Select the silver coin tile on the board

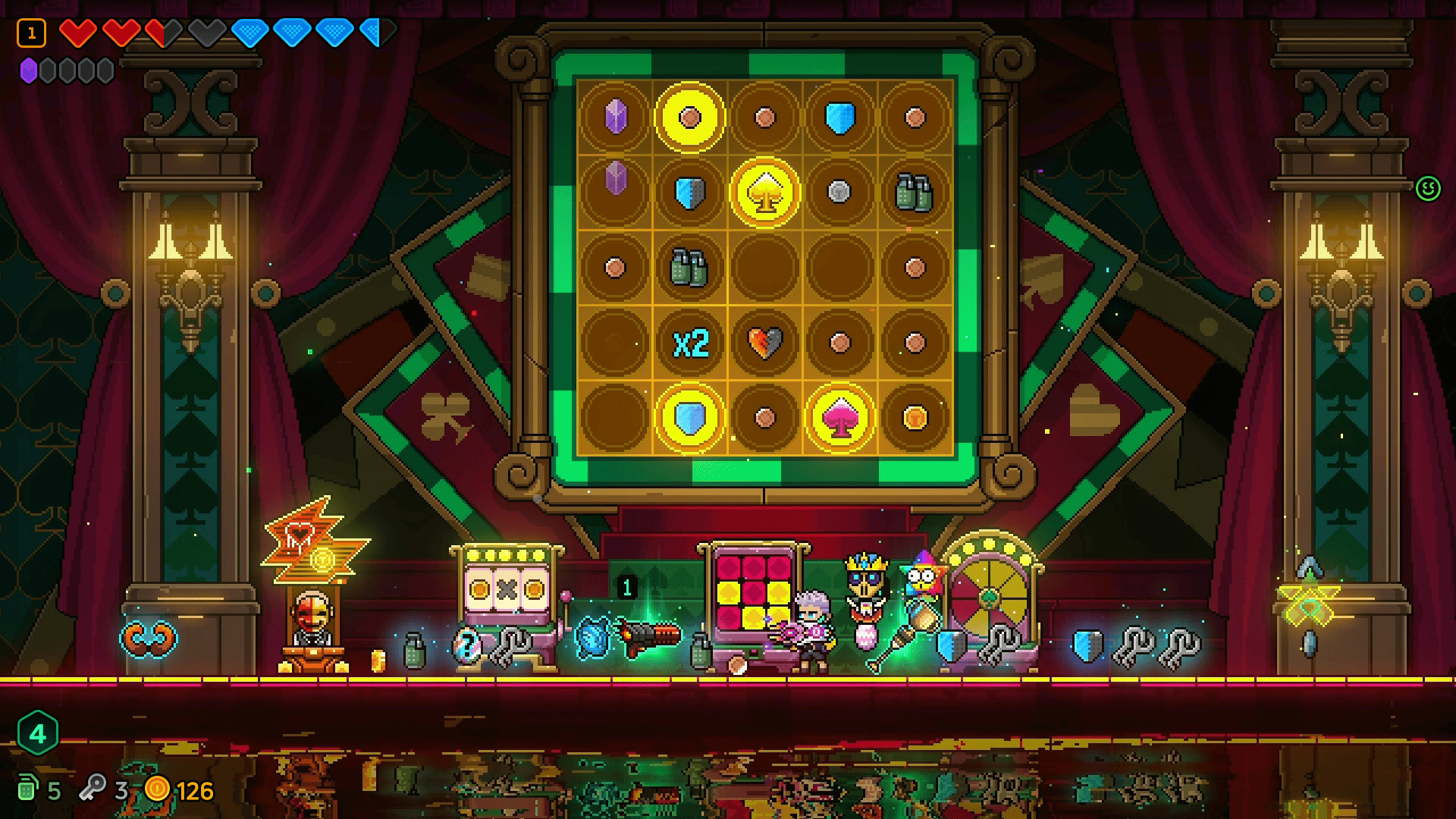pyautogui.click(x=839, y=192)
